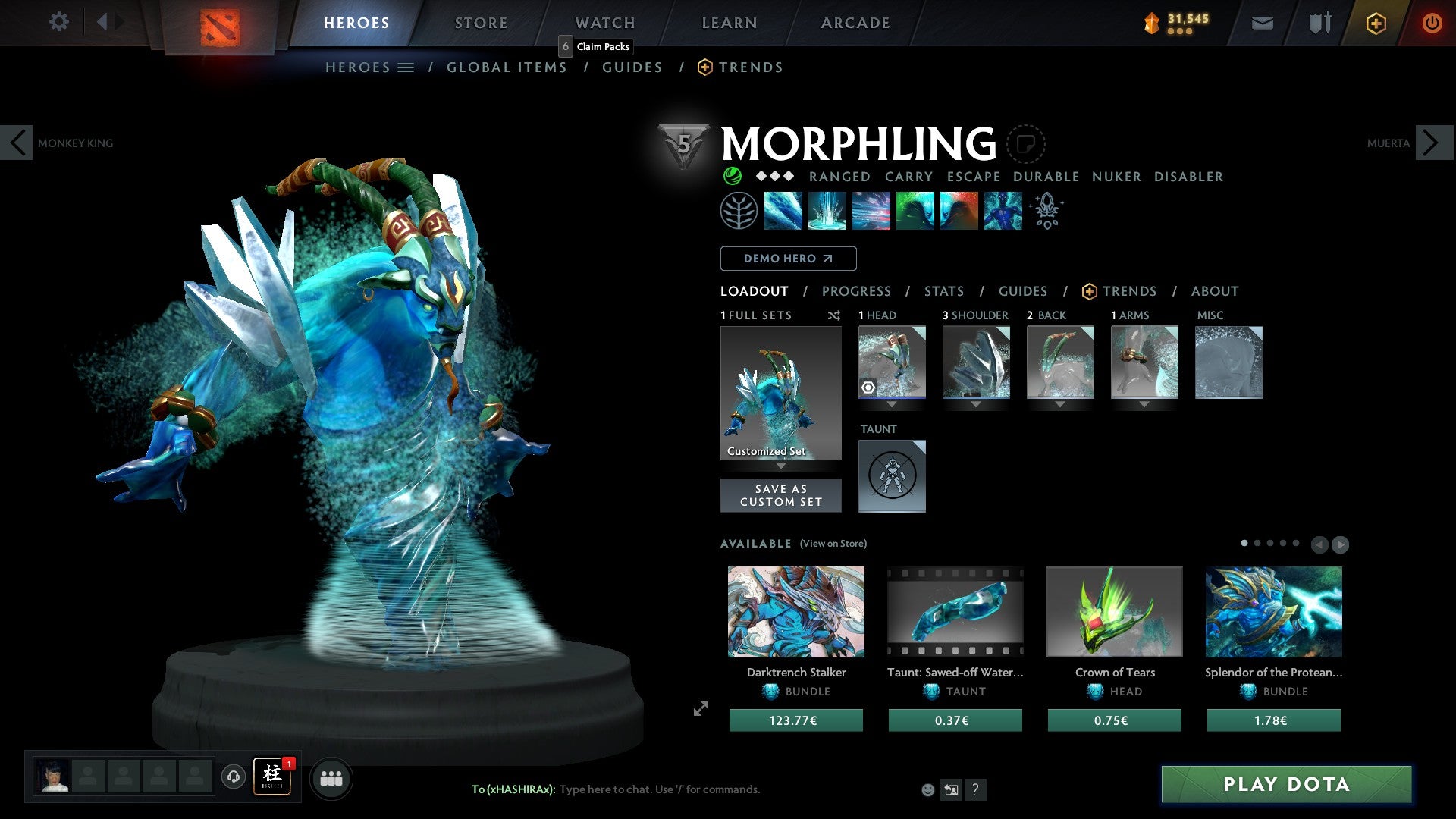Expand the Heroes hamburger menu
Screen dimensions: 1456x819
coord(406,67)
